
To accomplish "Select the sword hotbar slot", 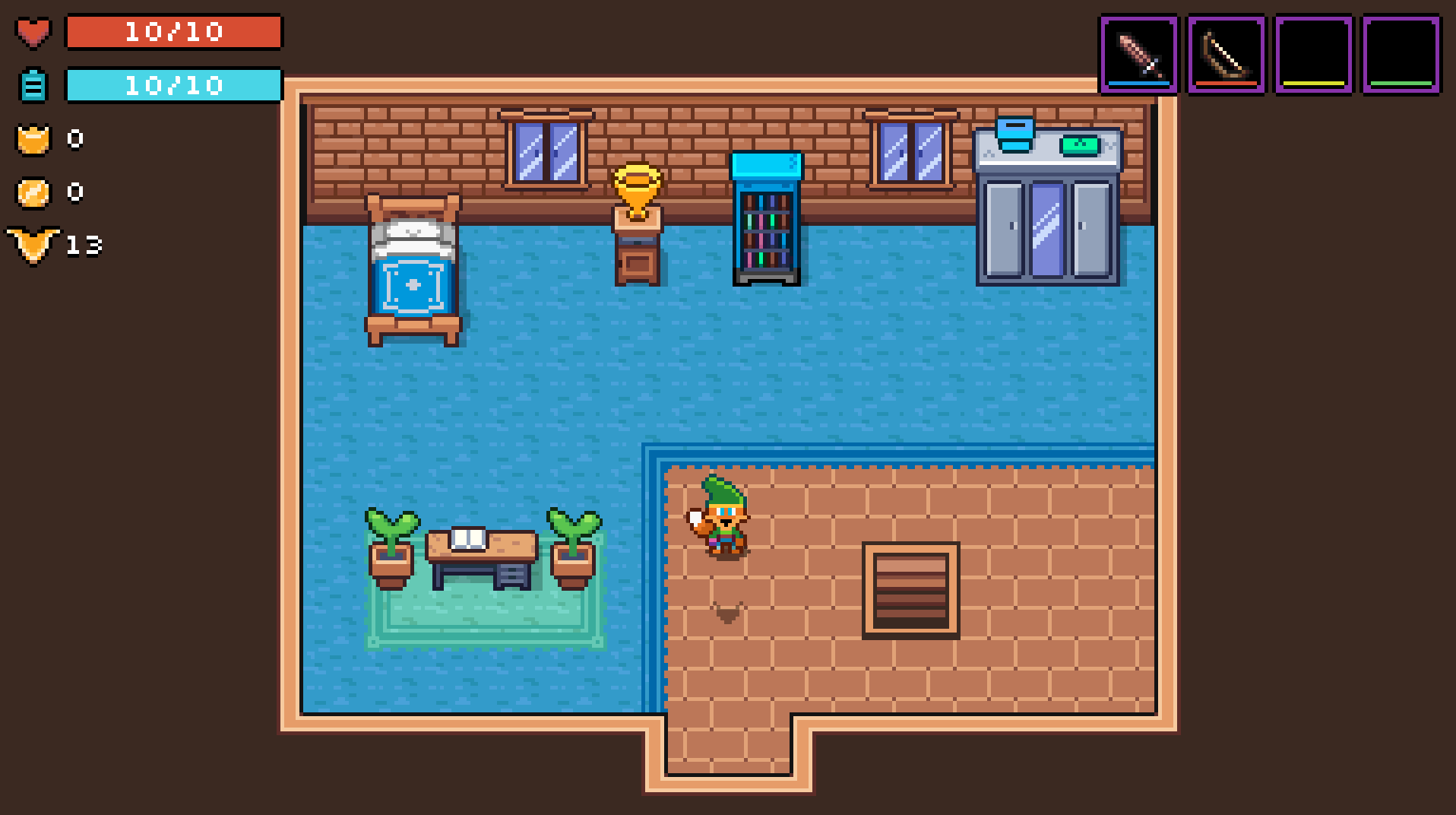I will [1138, 55].
